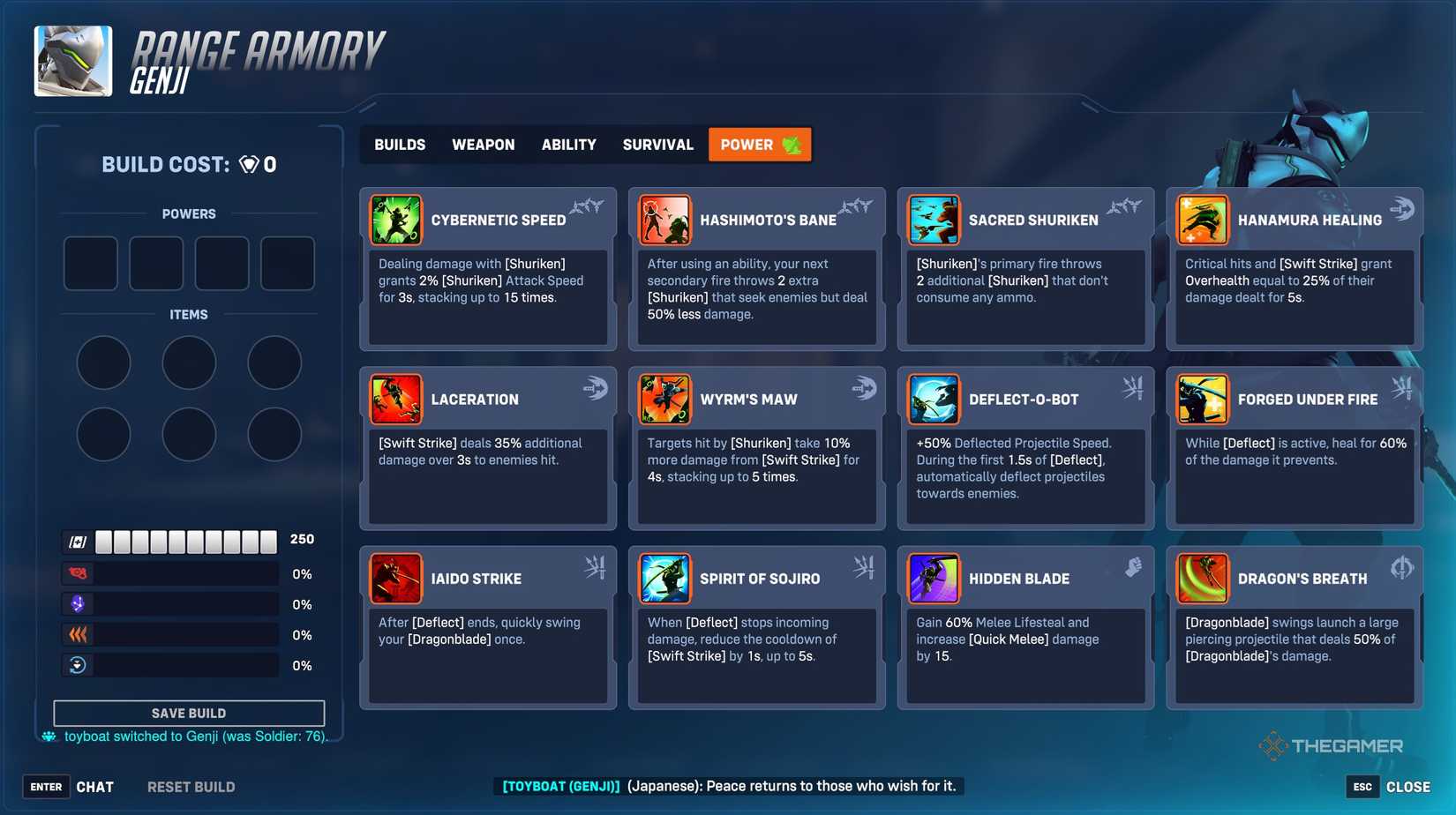Image resolution: width=1456 pixels, height=815 pixels.
Task: Select the Sacred Shuriken power icon
Action: pos(934,220)
